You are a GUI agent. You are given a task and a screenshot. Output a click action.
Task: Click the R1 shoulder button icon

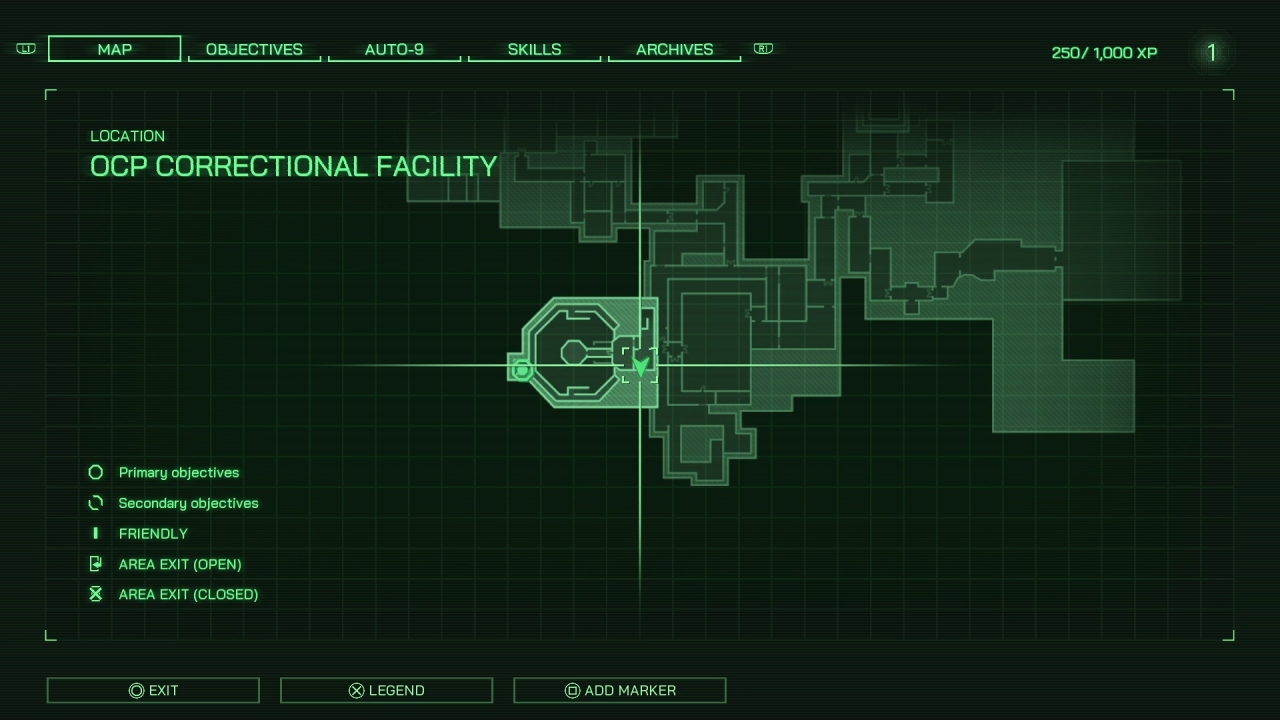click(763, 48)
